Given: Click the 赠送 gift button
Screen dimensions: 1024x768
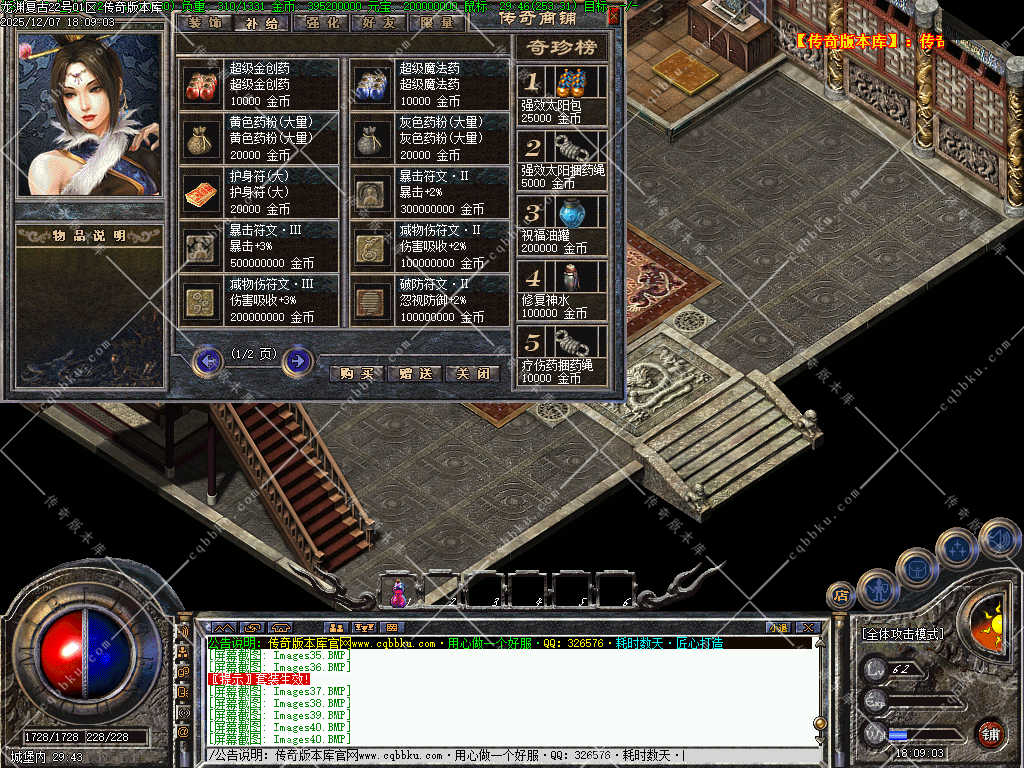Looking at the screenshot, I should tap(414, 374).
